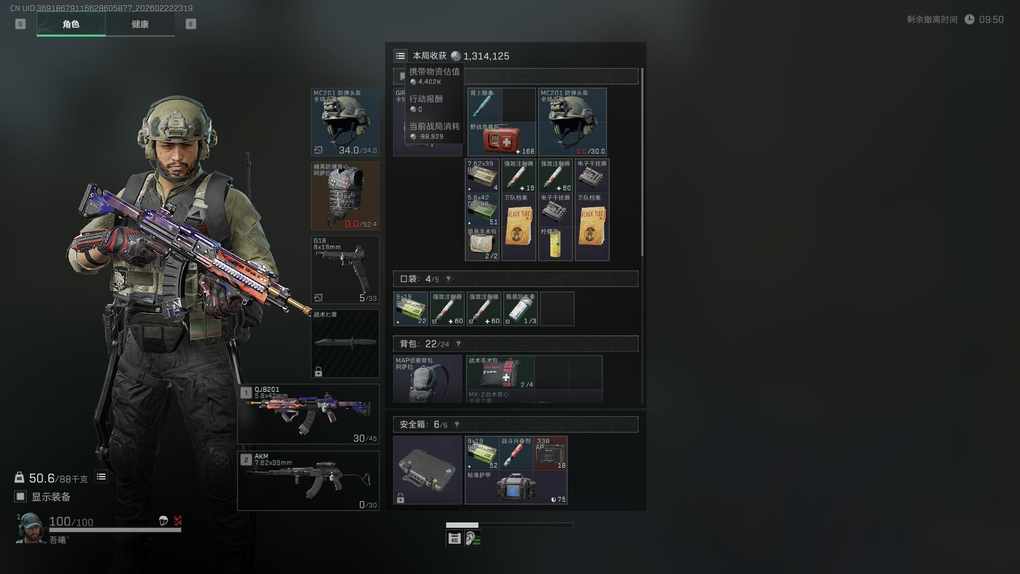Viewport: 1020px width, 574px height.
Task: Click the 本局收获 list menu icon
Action: click(x=400, y=56)
